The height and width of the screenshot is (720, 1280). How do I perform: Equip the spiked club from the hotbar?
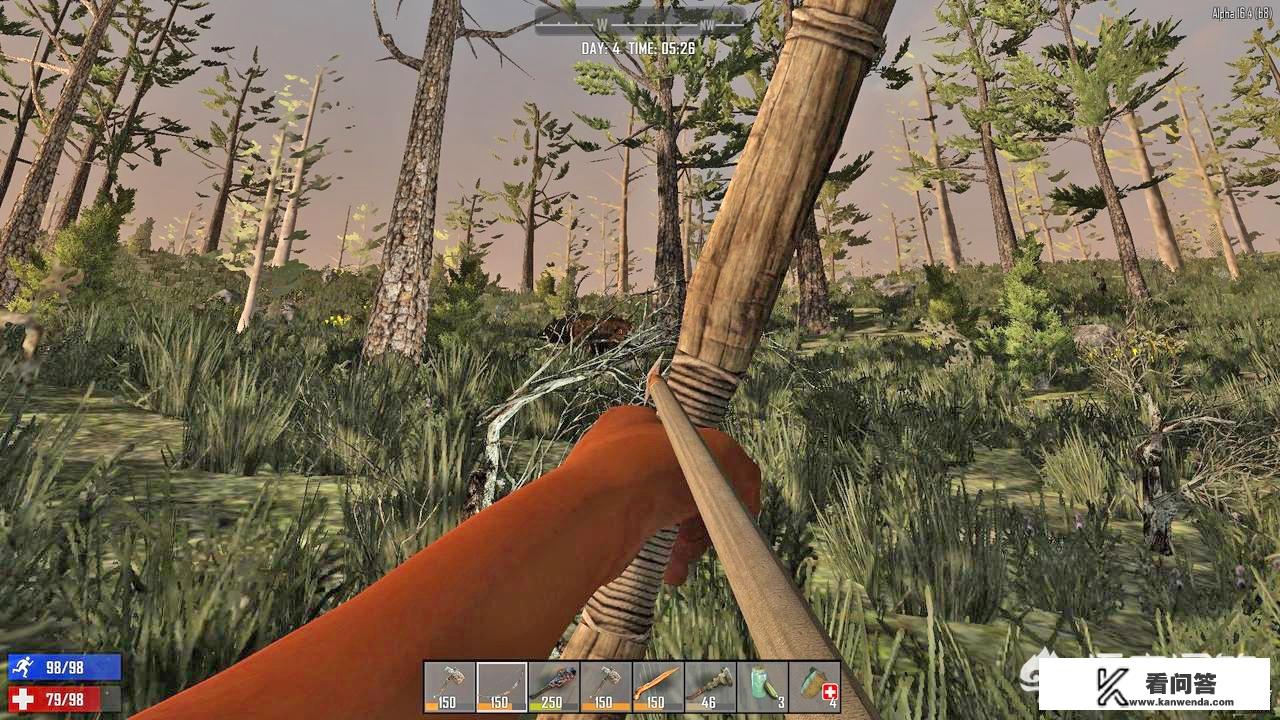(x=554, y=686)
